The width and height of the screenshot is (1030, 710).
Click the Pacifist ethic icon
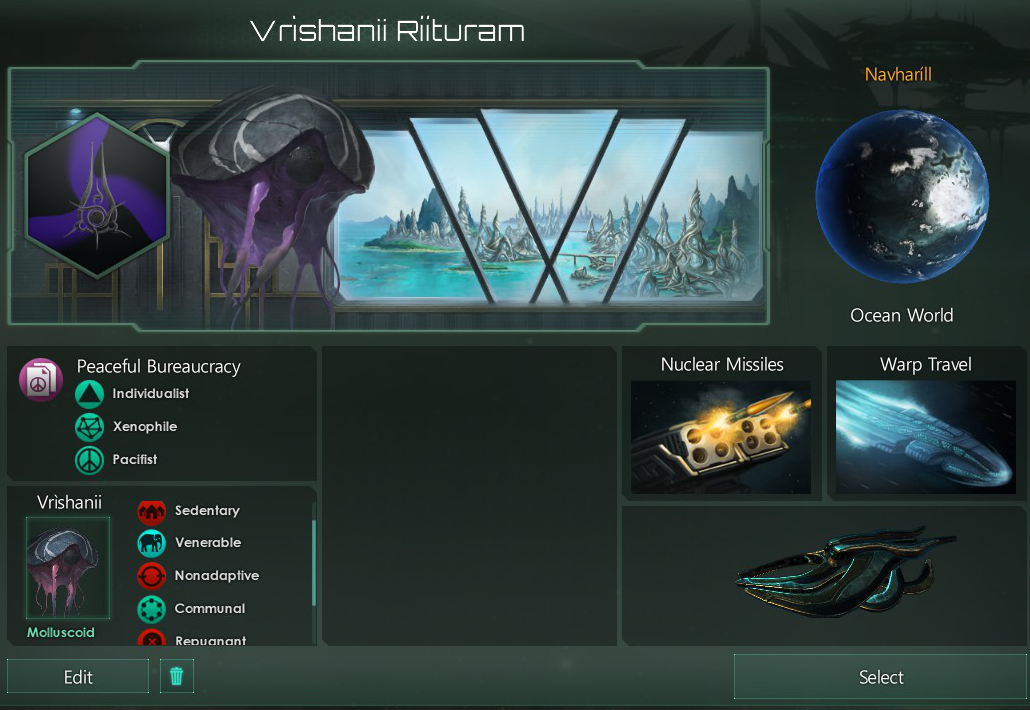pyautogui.click(x=90, y=460)
